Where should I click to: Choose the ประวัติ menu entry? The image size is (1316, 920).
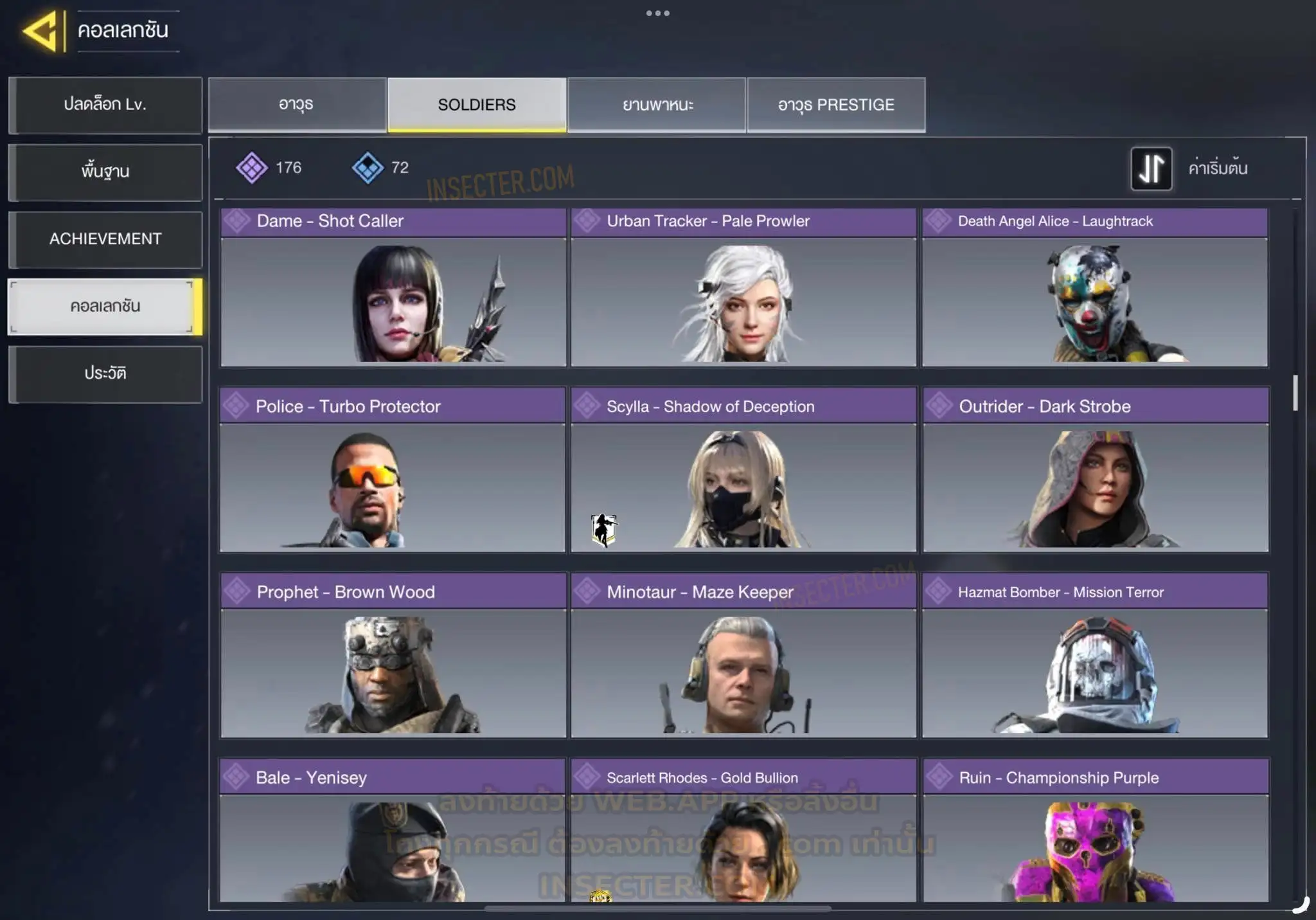[x=105, y=374]
